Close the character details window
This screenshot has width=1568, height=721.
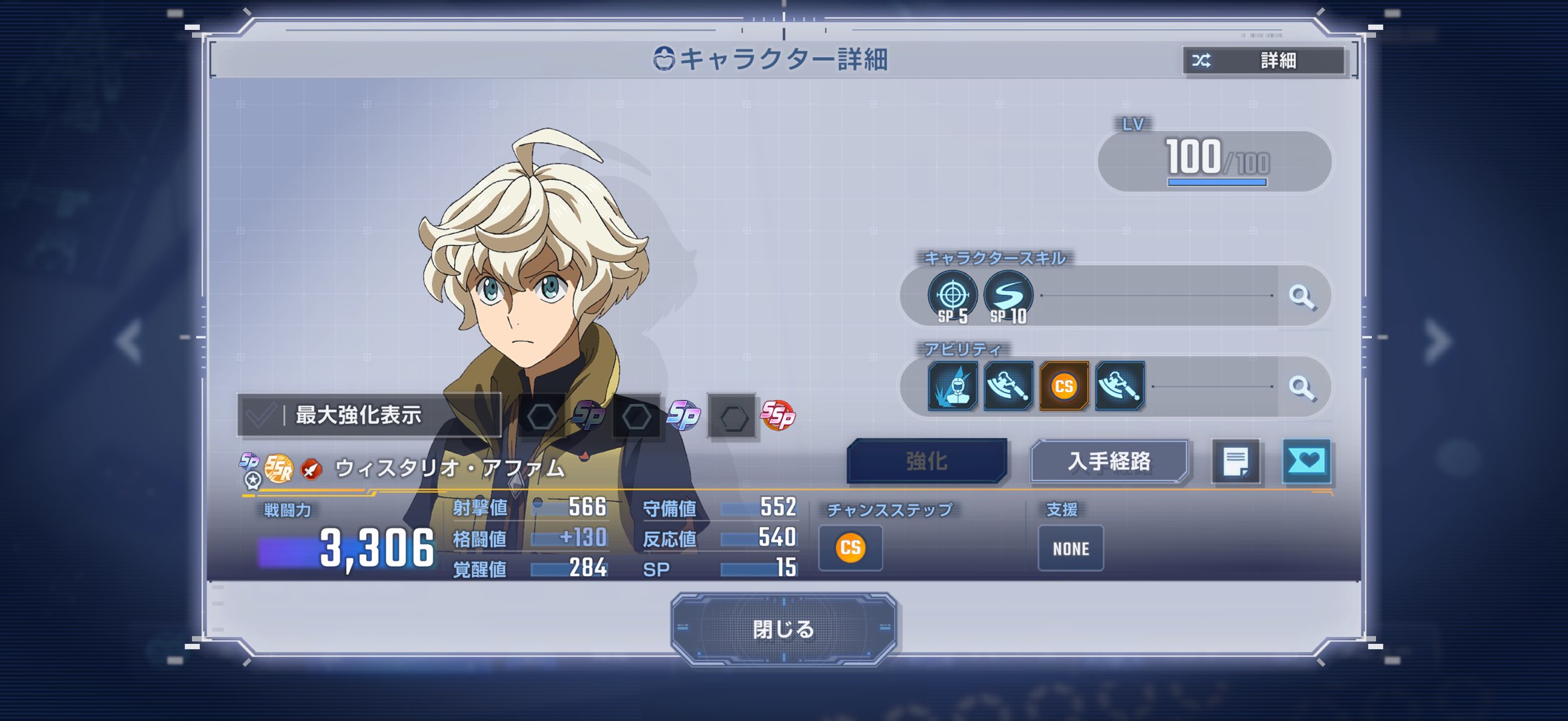783,629
